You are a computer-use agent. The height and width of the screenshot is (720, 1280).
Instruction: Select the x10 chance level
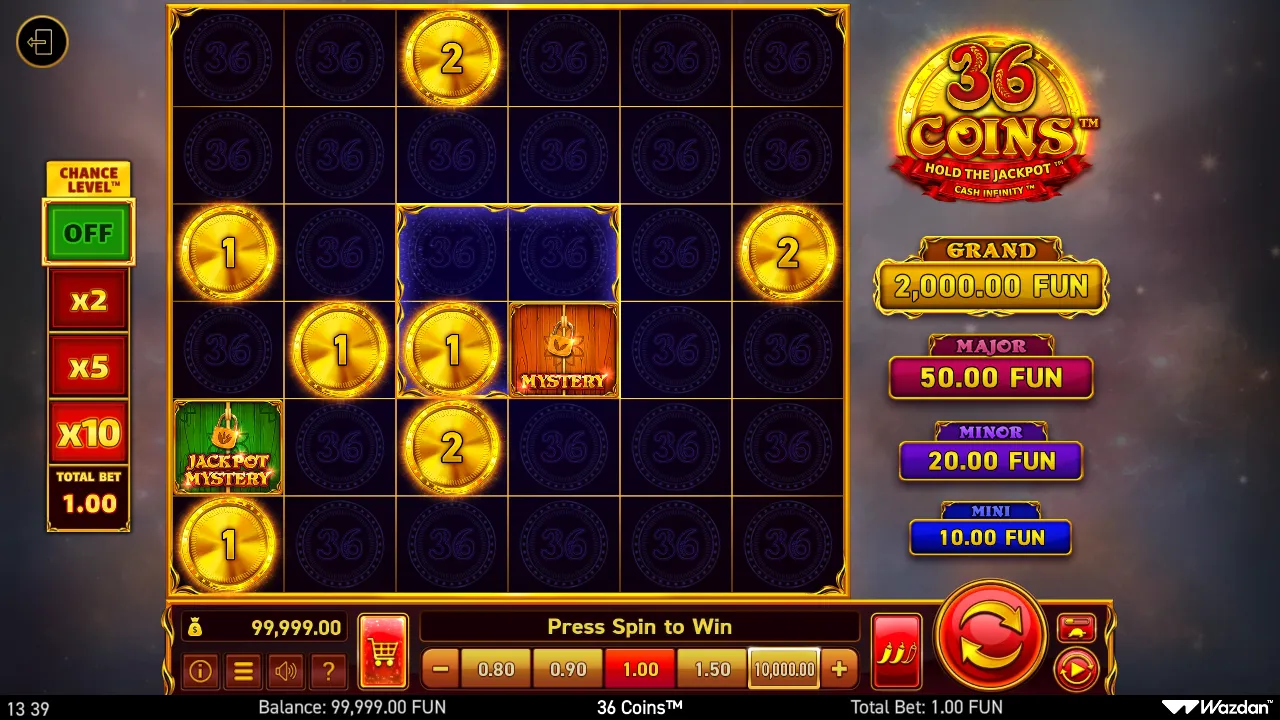pos(88,431)
